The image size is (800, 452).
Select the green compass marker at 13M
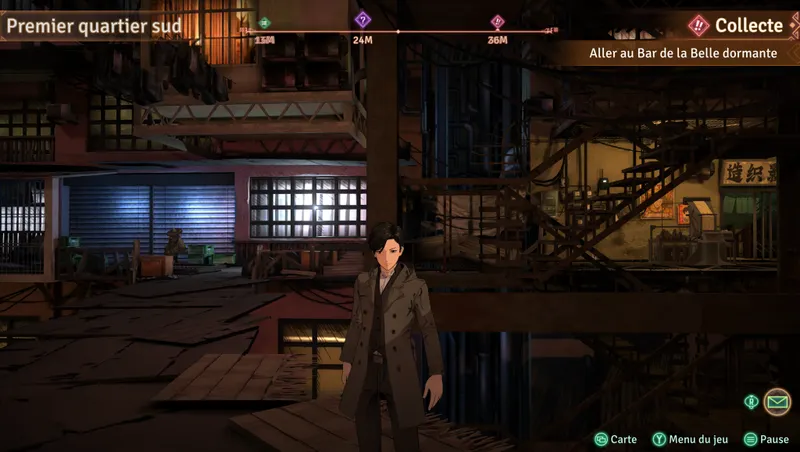264,22
